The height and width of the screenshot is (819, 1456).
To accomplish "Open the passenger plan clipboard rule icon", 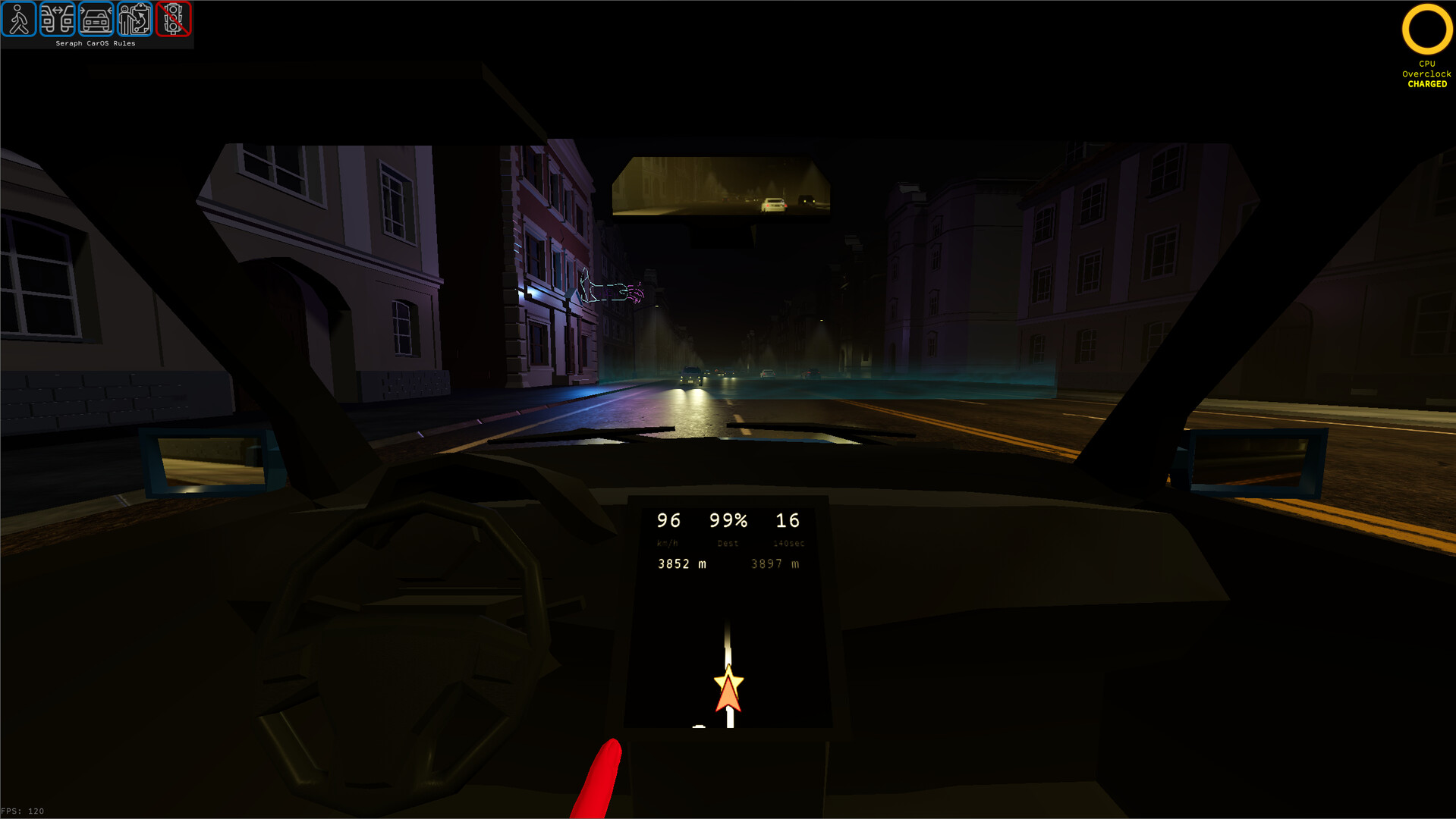I will click(x=134, y=20).
